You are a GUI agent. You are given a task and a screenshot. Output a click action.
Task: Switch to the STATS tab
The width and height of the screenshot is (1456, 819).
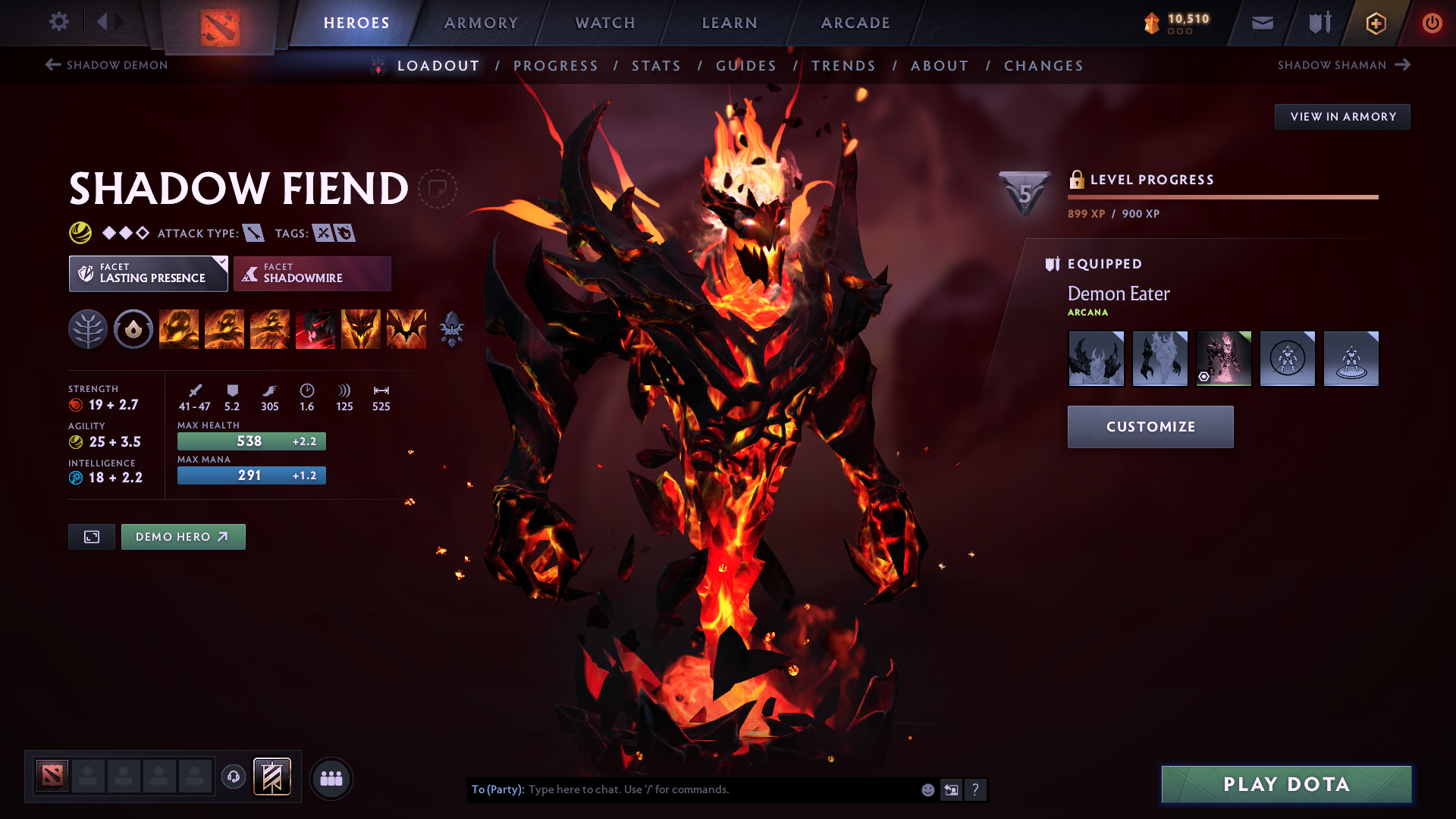(657, 66)
